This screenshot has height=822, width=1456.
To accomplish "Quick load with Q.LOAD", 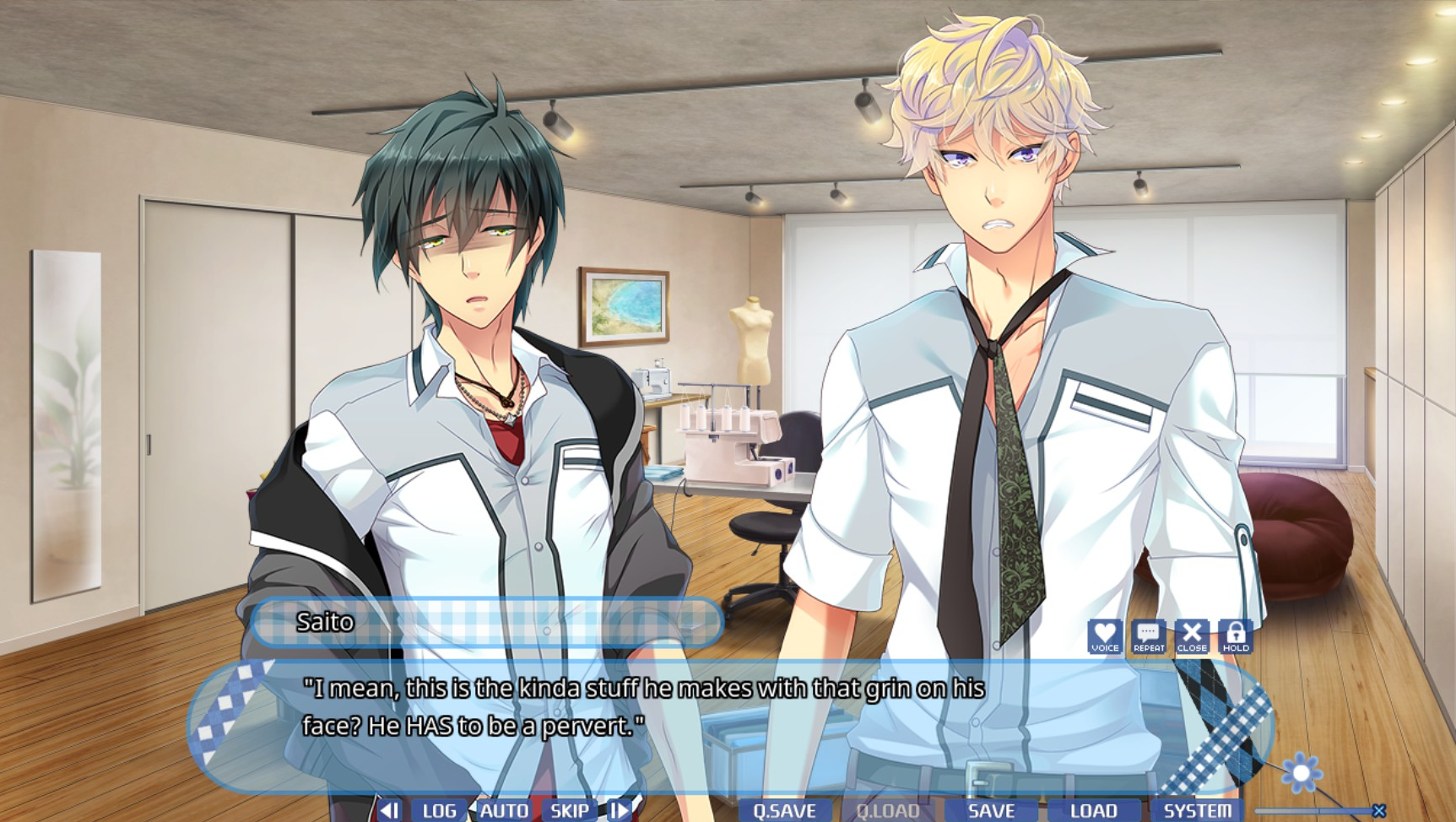I will click(x=888, y=810).
